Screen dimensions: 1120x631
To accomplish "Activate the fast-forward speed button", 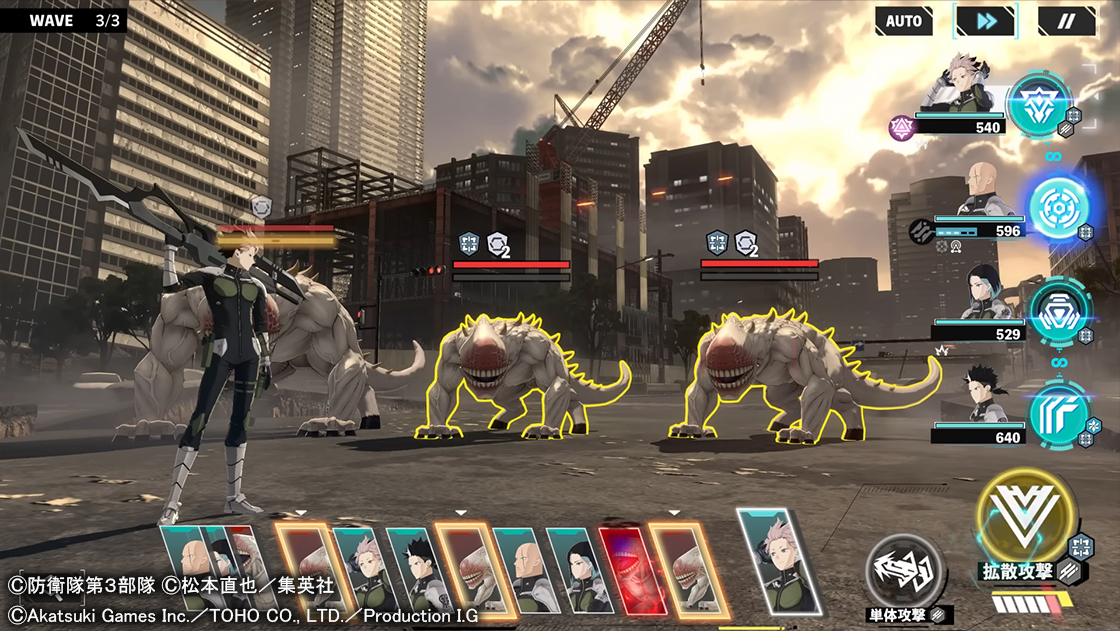I will 985,20.
